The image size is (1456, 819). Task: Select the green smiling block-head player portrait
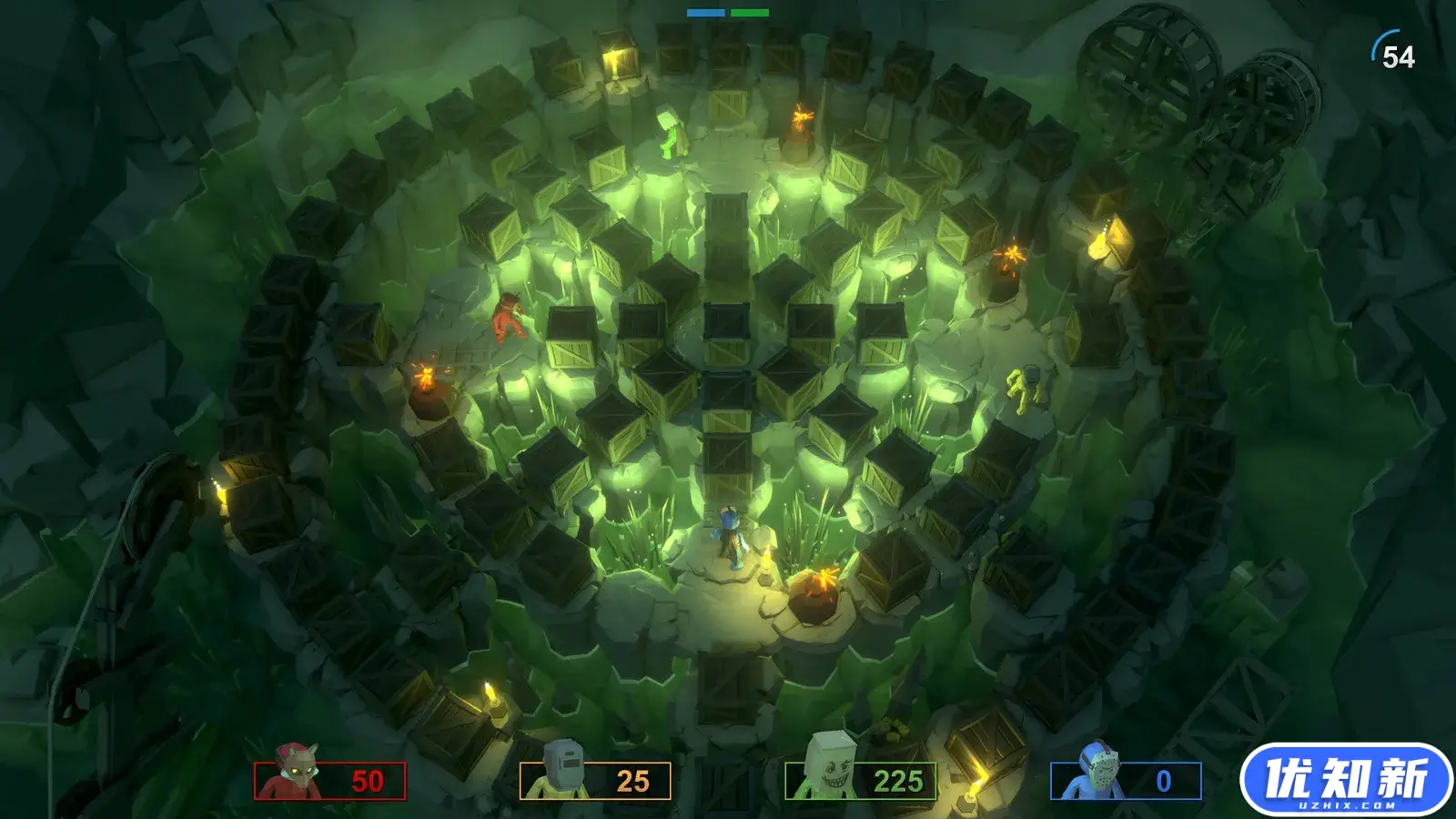click(x=828, y=767)
